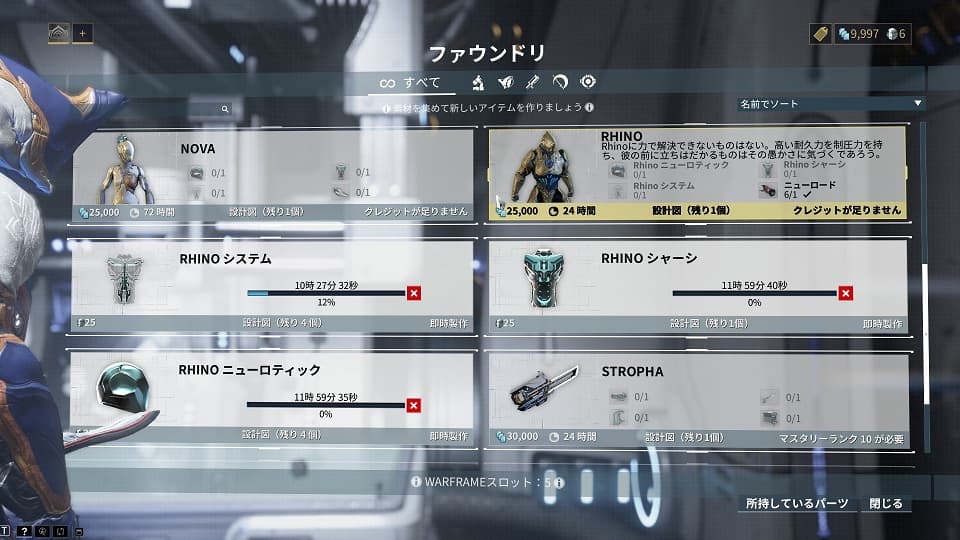
Task: Rush RHINO ニューロティック with 即時製作
Action: pos(448,436)
